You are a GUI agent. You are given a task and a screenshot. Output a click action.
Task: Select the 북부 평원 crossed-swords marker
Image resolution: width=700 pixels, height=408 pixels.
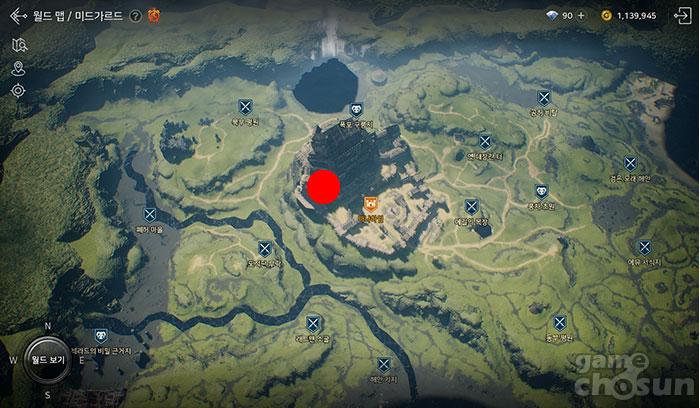click(x=245, y=107)
